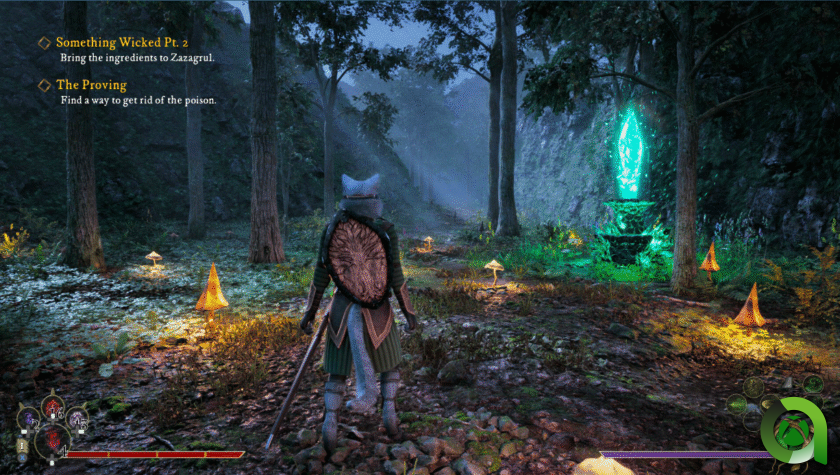Choose the small red potion with count 16
840x475 pixels.
coord(53,407)
